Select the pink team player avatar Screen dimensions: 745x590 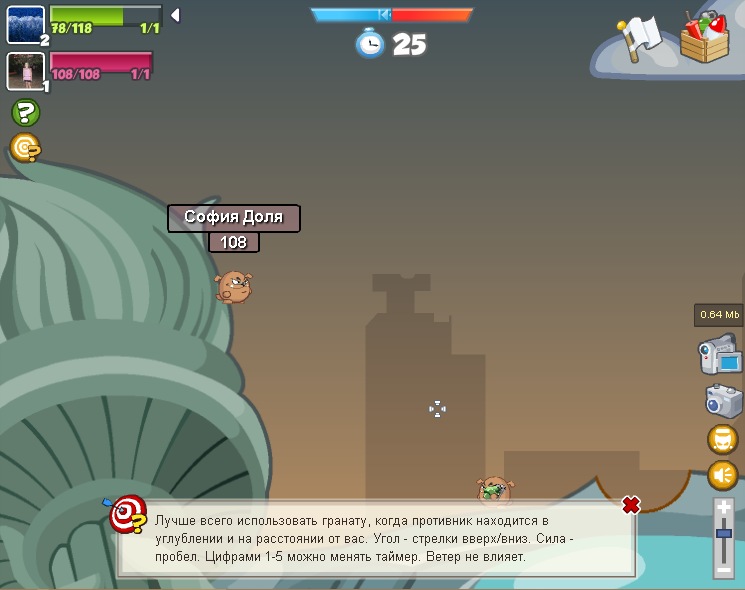tap(25, 71)
